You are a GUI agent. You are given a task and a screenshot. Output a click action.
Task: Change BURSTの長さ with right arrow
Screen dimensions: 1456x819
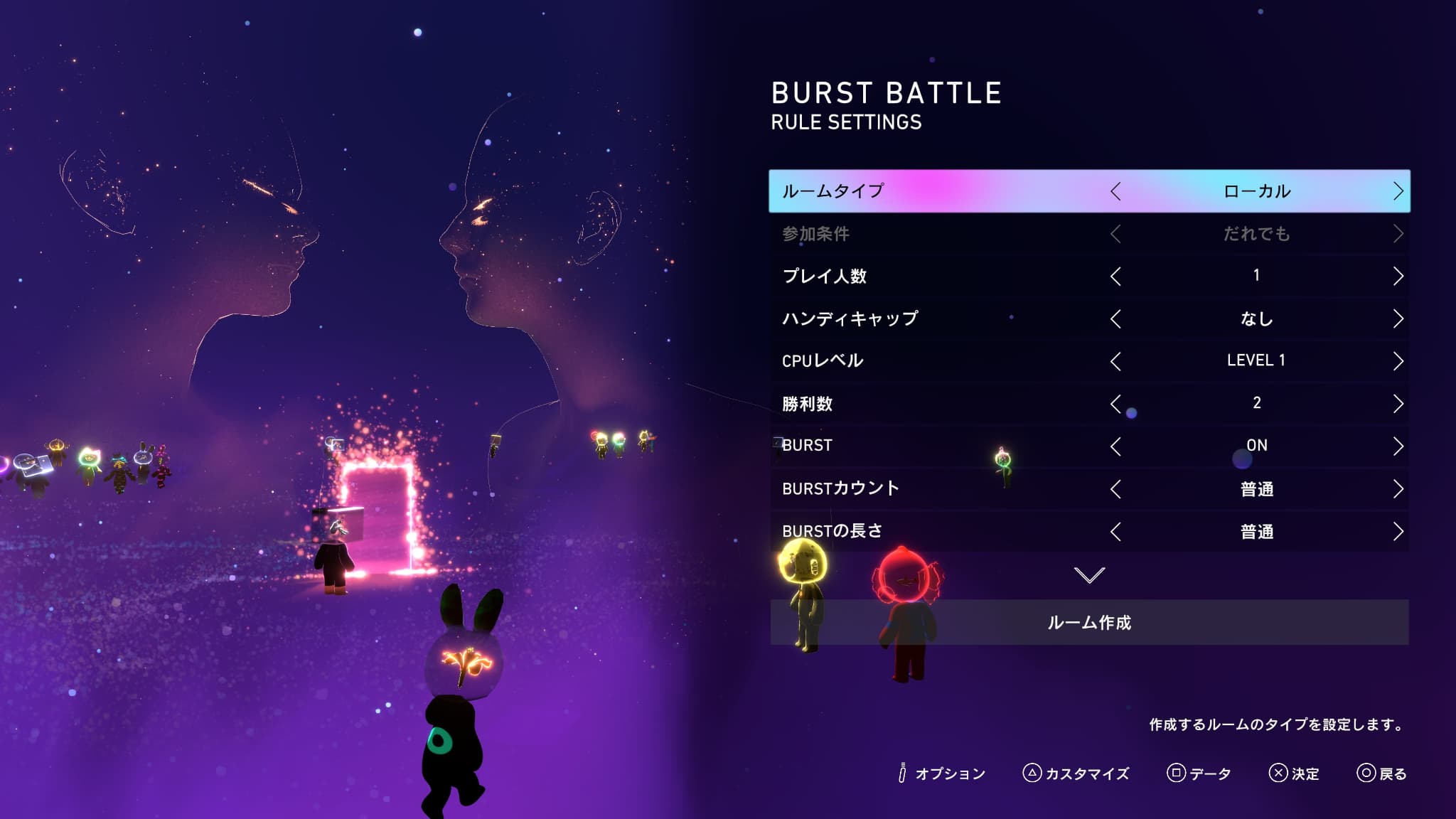[x=1398, y=532]
